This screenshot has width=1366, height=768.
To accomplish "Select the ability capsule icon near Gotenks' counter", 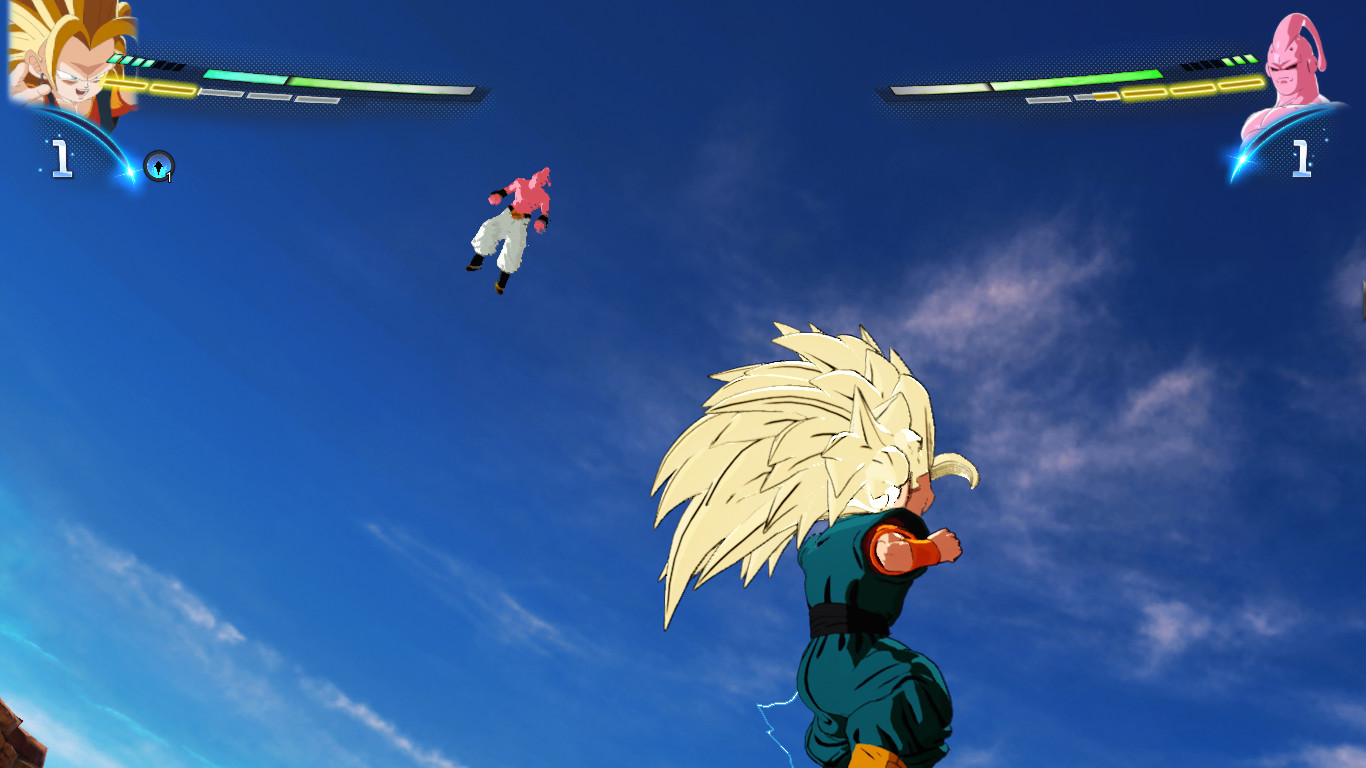I will [157, 167].
